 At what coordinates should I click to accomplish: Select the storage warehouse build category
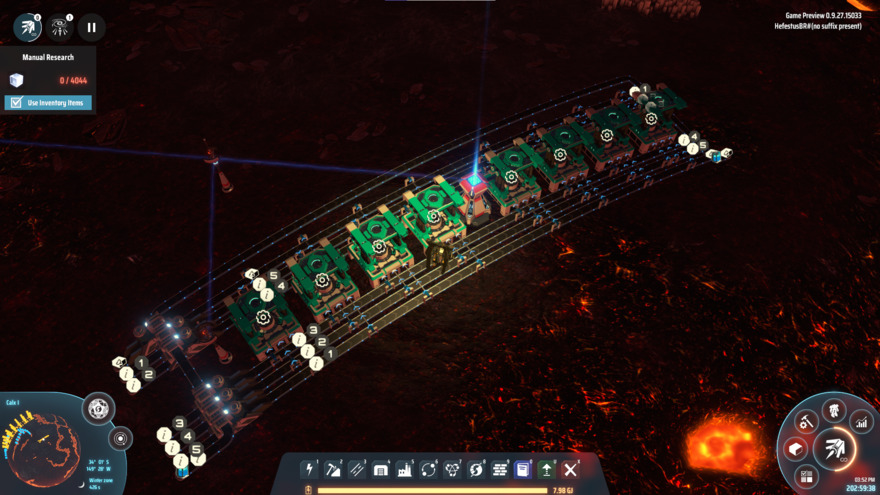[381, 469]
